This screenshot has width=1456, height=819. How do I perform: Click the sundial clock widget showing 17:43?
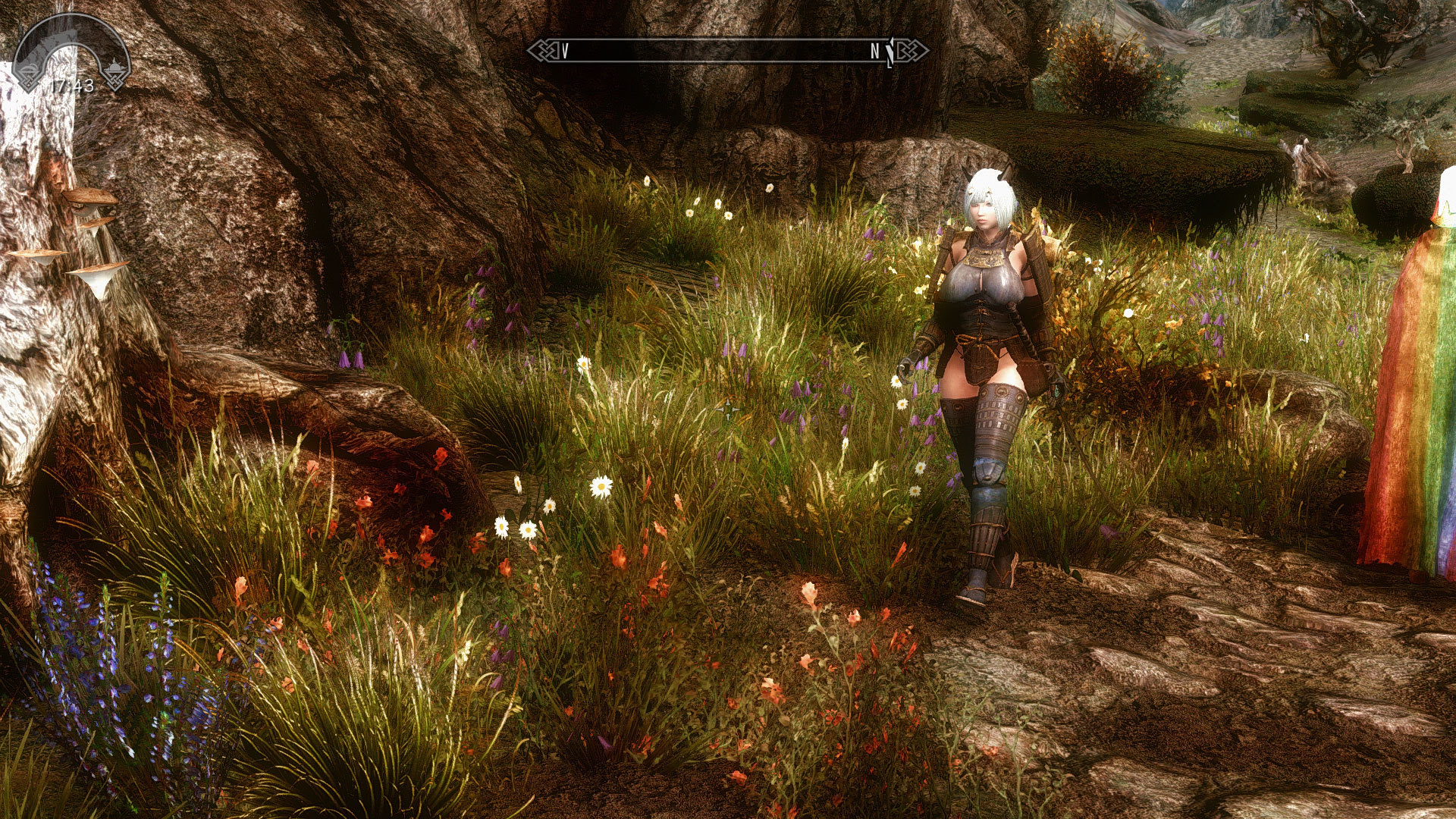pos(72,53)
